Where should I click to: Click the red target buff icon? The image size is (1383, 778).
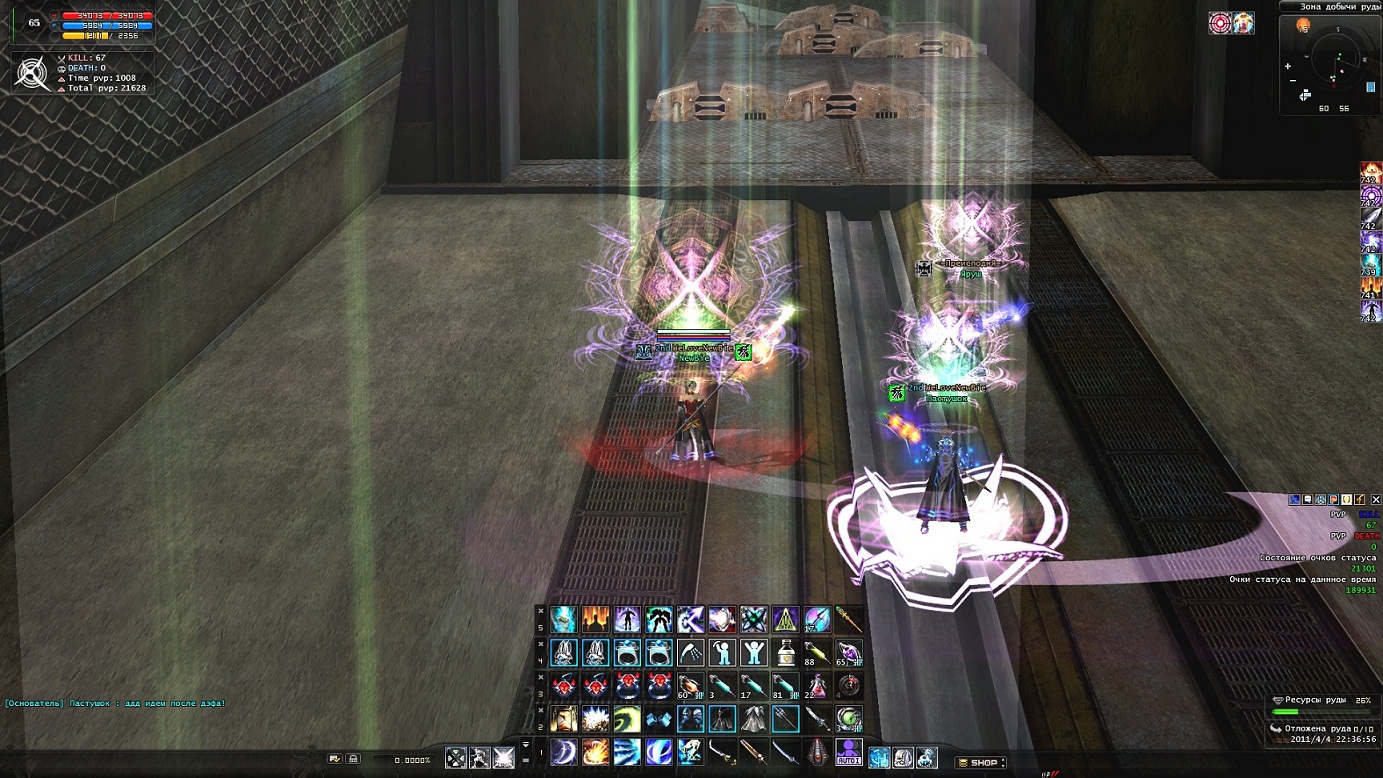1220,23
